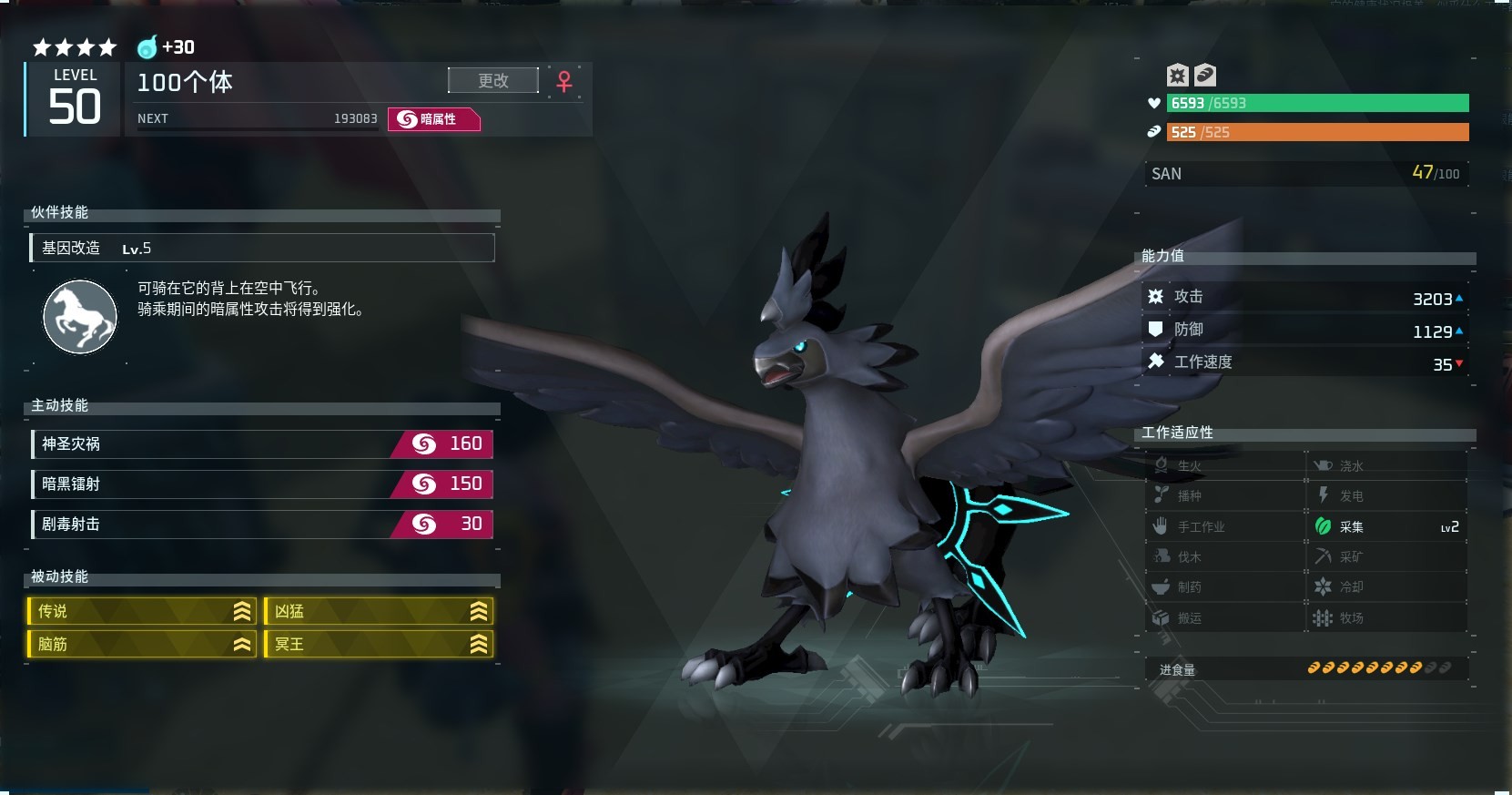Inspect the 脑筋 passive skill

pyautogui.click(x=143, y=644)
